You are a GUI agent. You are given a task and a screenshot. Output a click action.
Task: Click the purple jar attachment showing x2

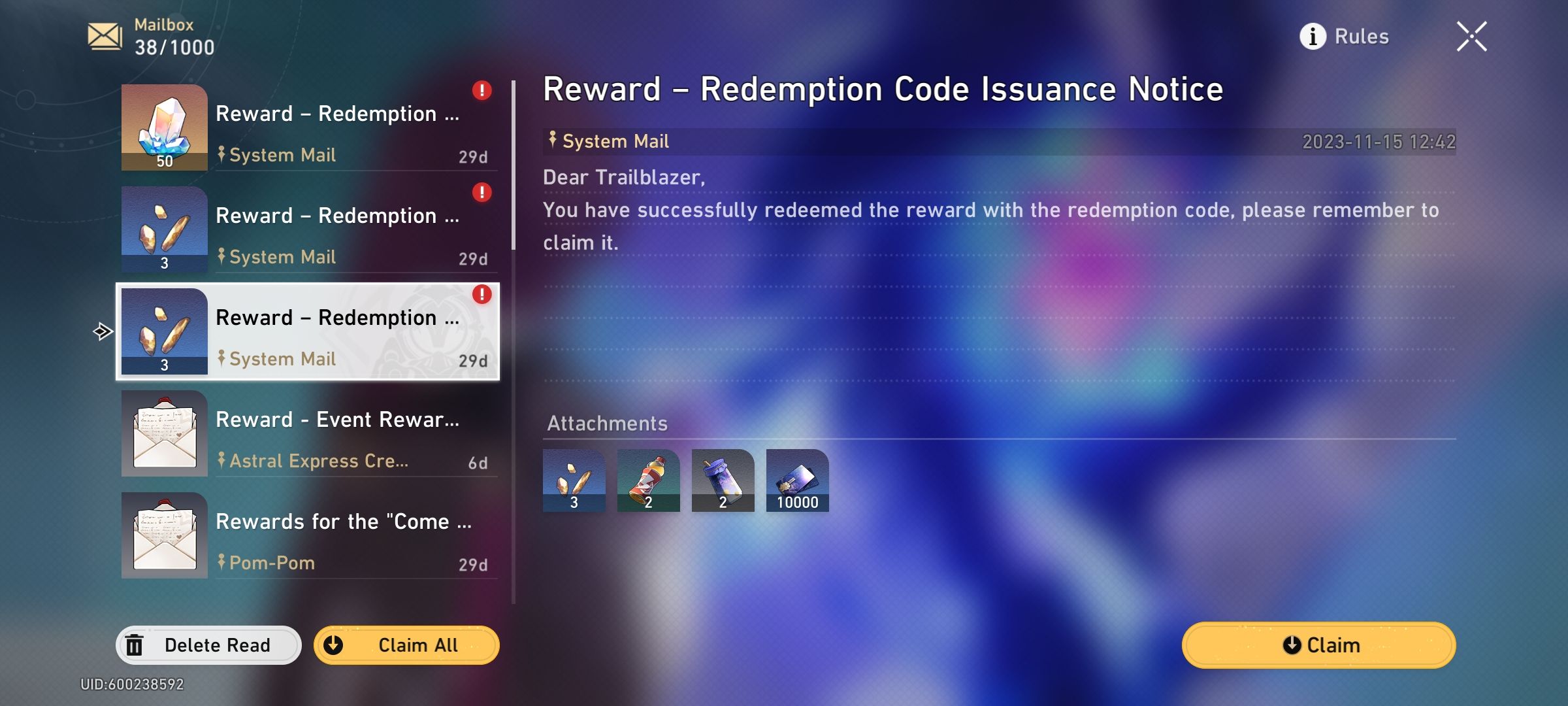pos(723,481)
